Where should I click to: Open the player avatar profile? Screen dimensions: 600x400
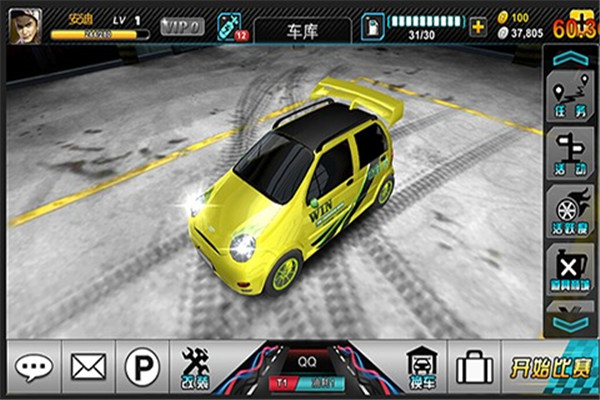tap(24, 26)
